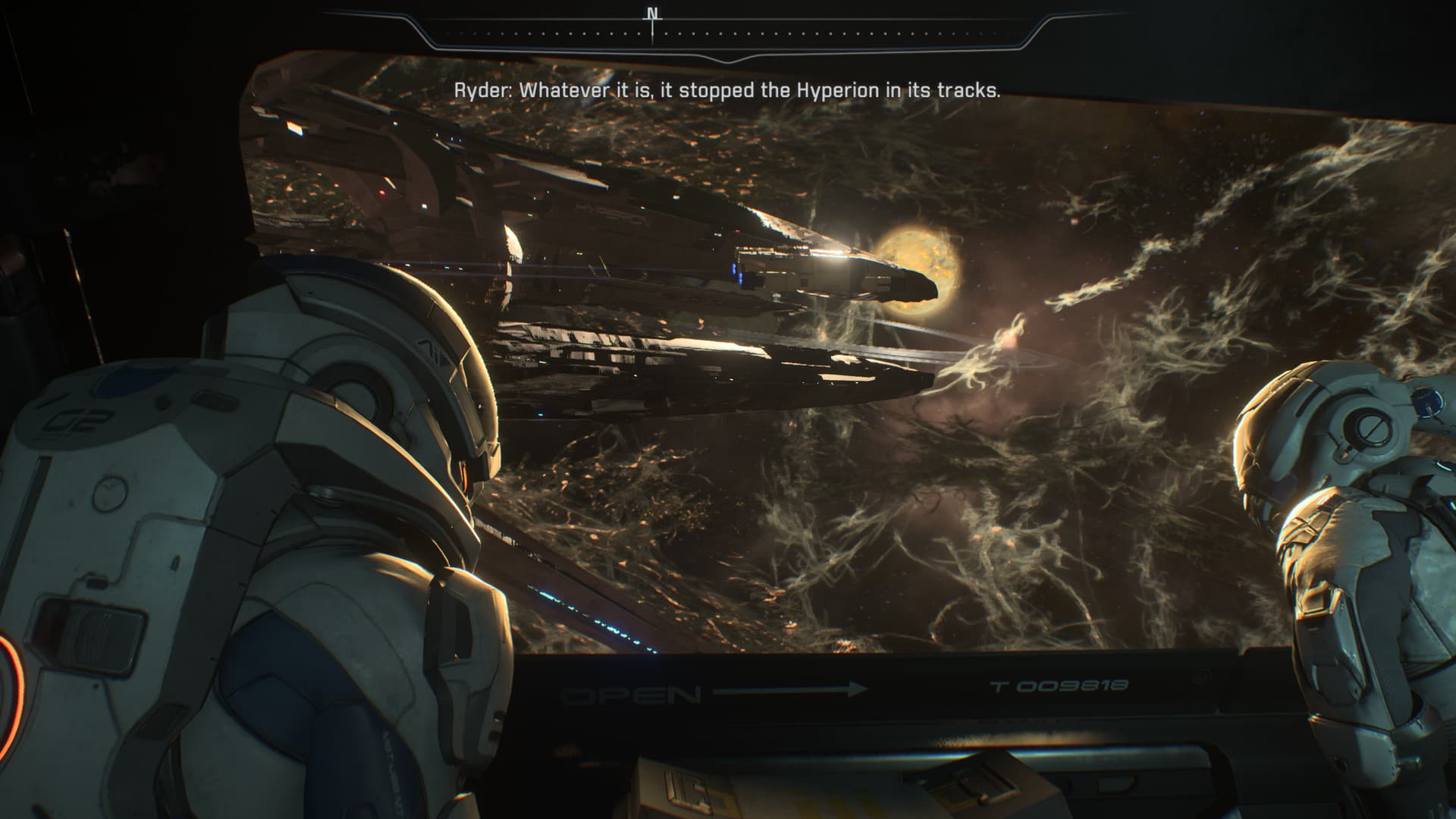Click the North marker on the compass
This screenshot has width=1456, height=819.
[652, 14]
